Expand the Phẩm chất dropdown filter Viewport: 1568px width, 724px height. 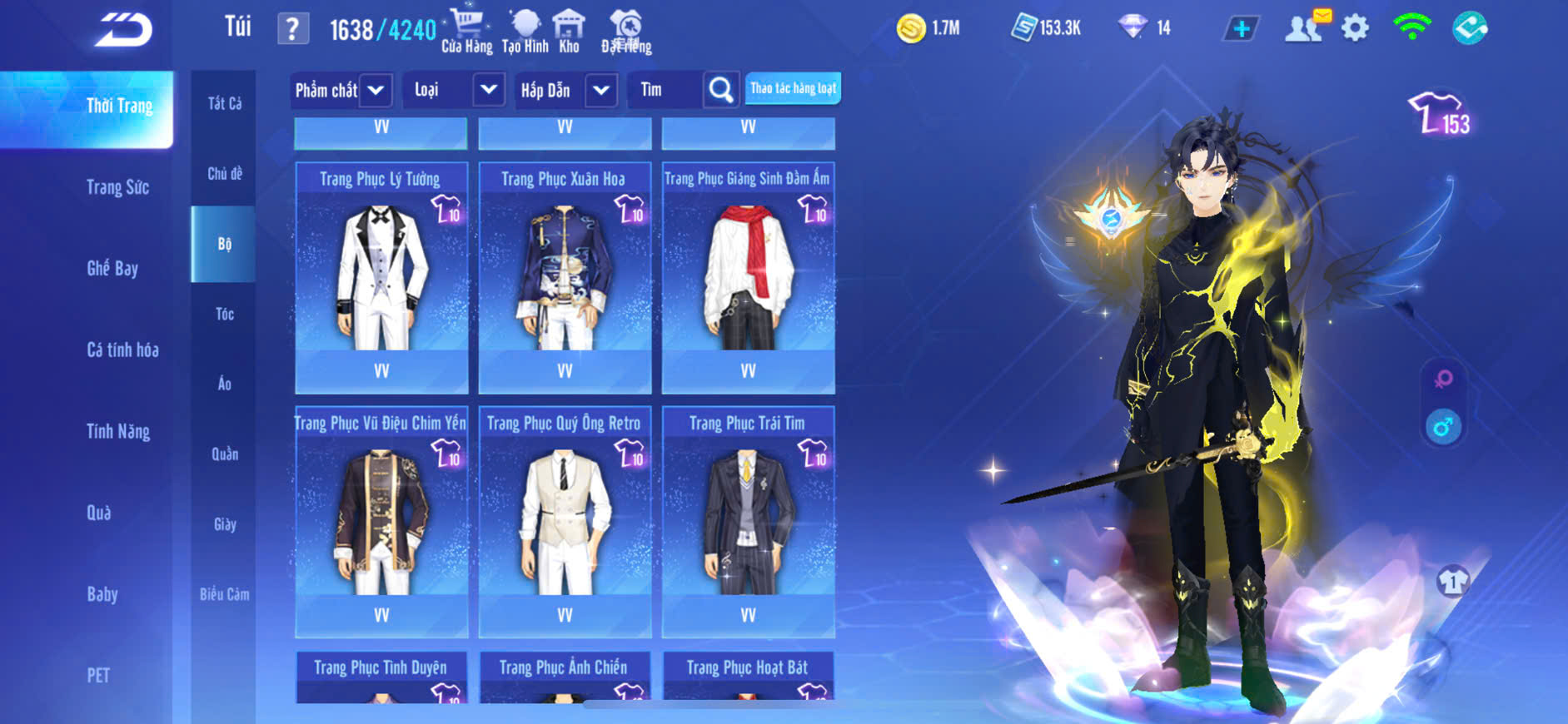point(376,90)
